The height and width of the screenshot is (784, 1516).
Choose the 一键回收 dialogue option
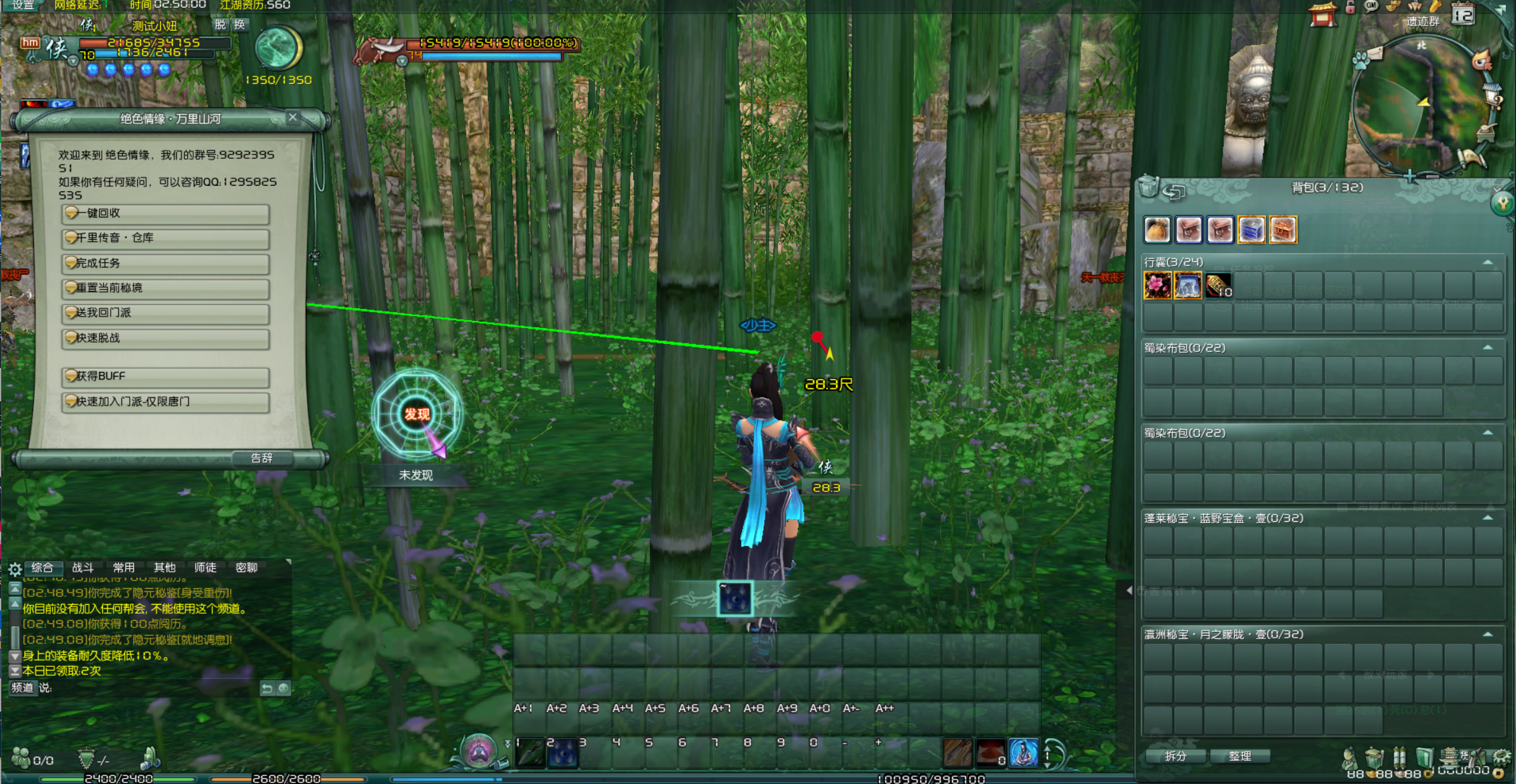point(165,214)
